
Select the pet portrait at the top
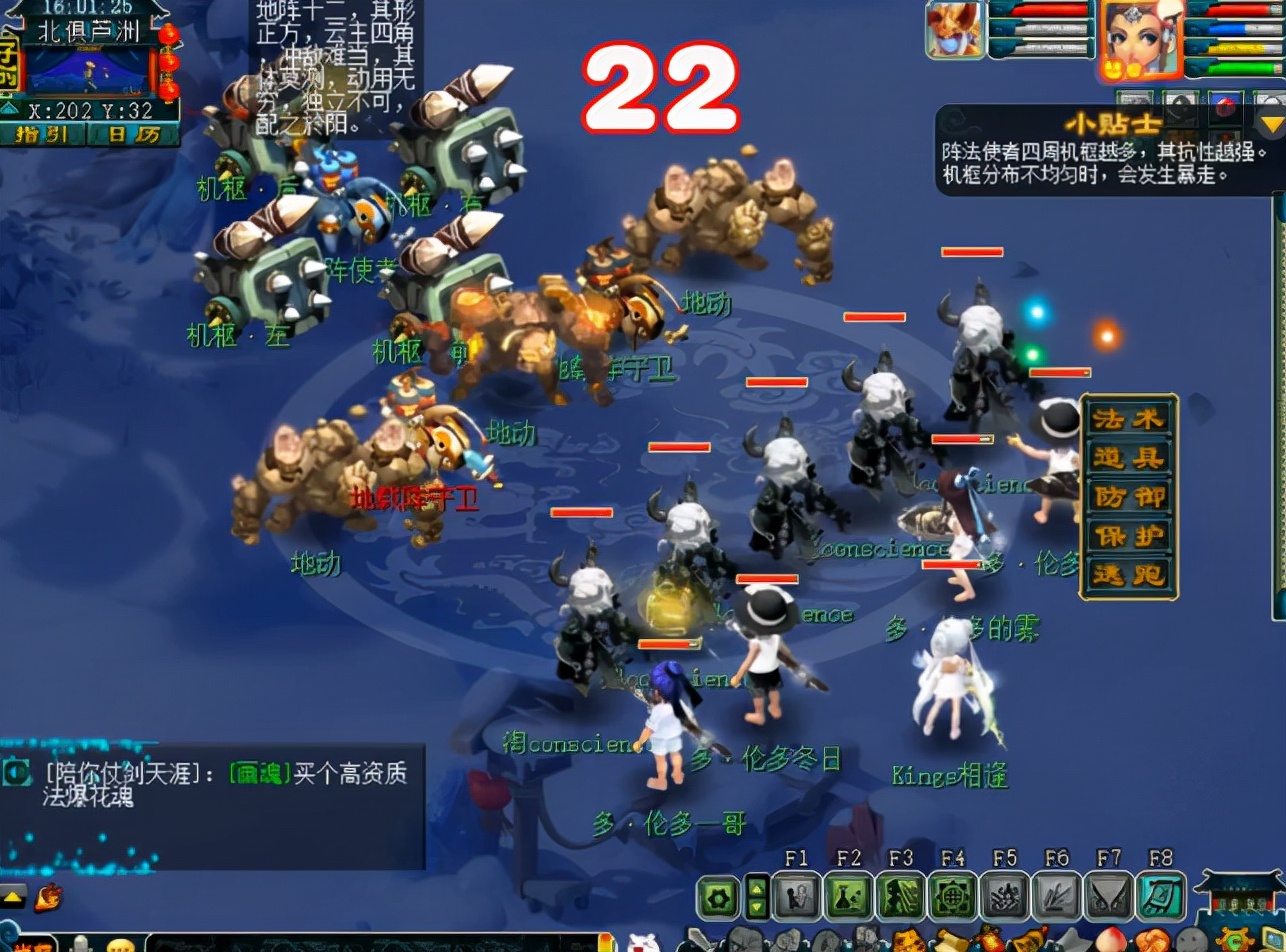tap(955, 30)
